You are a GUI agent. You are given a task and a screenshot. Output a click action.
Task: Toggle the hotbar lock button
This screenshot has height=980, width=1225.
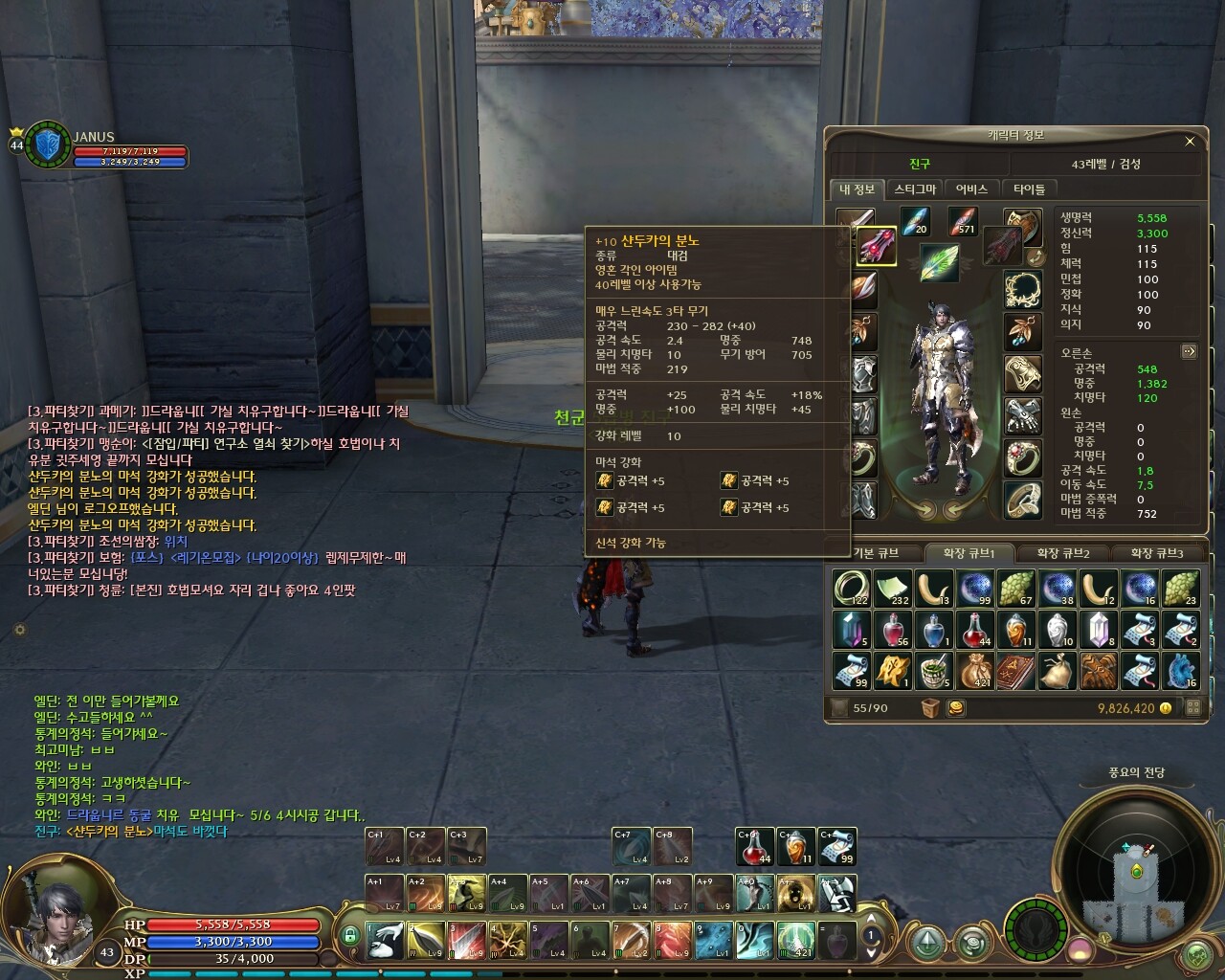[x=350, y=935]
